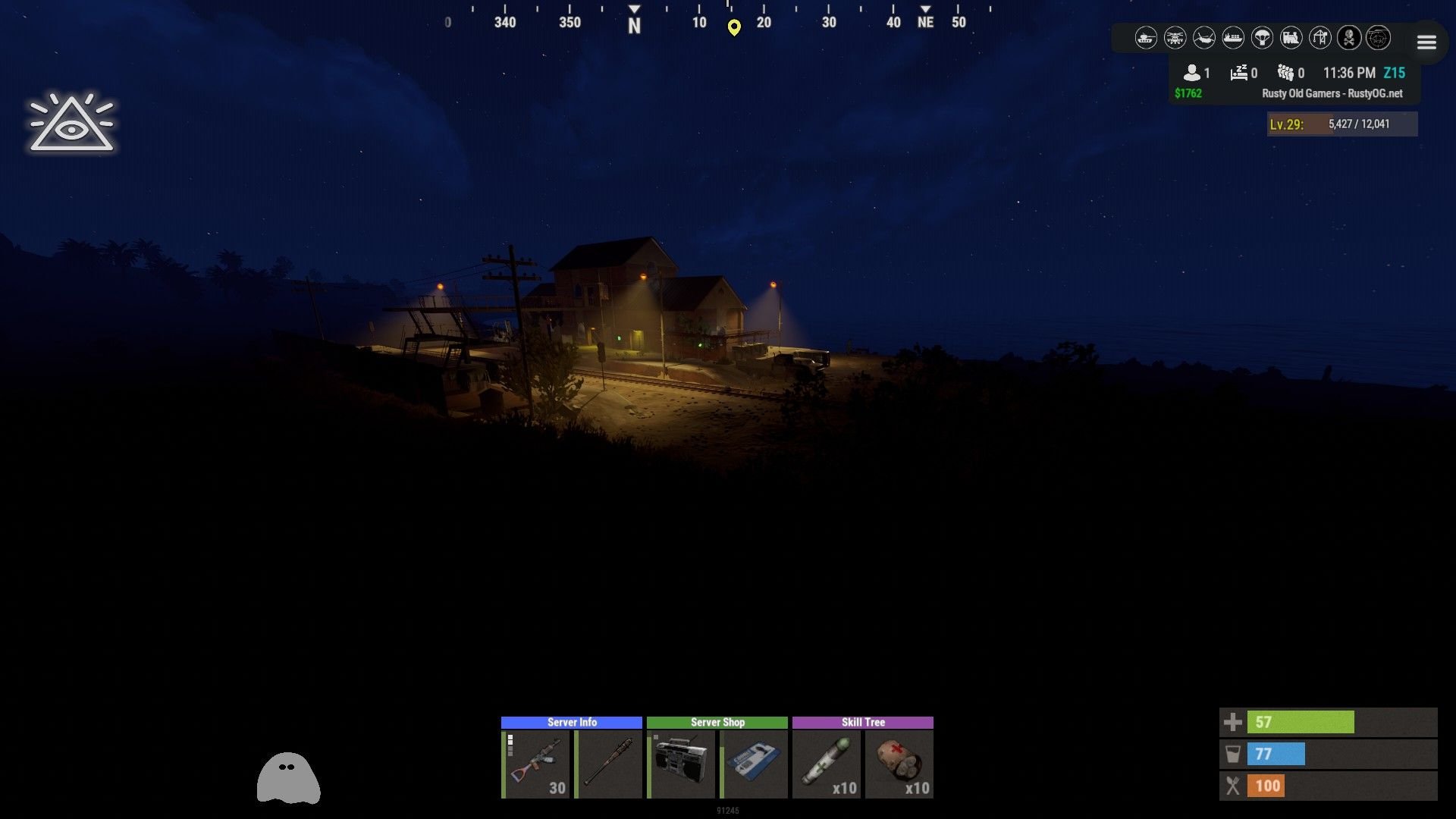Select the bandage hotbar slot

point(899,764)
